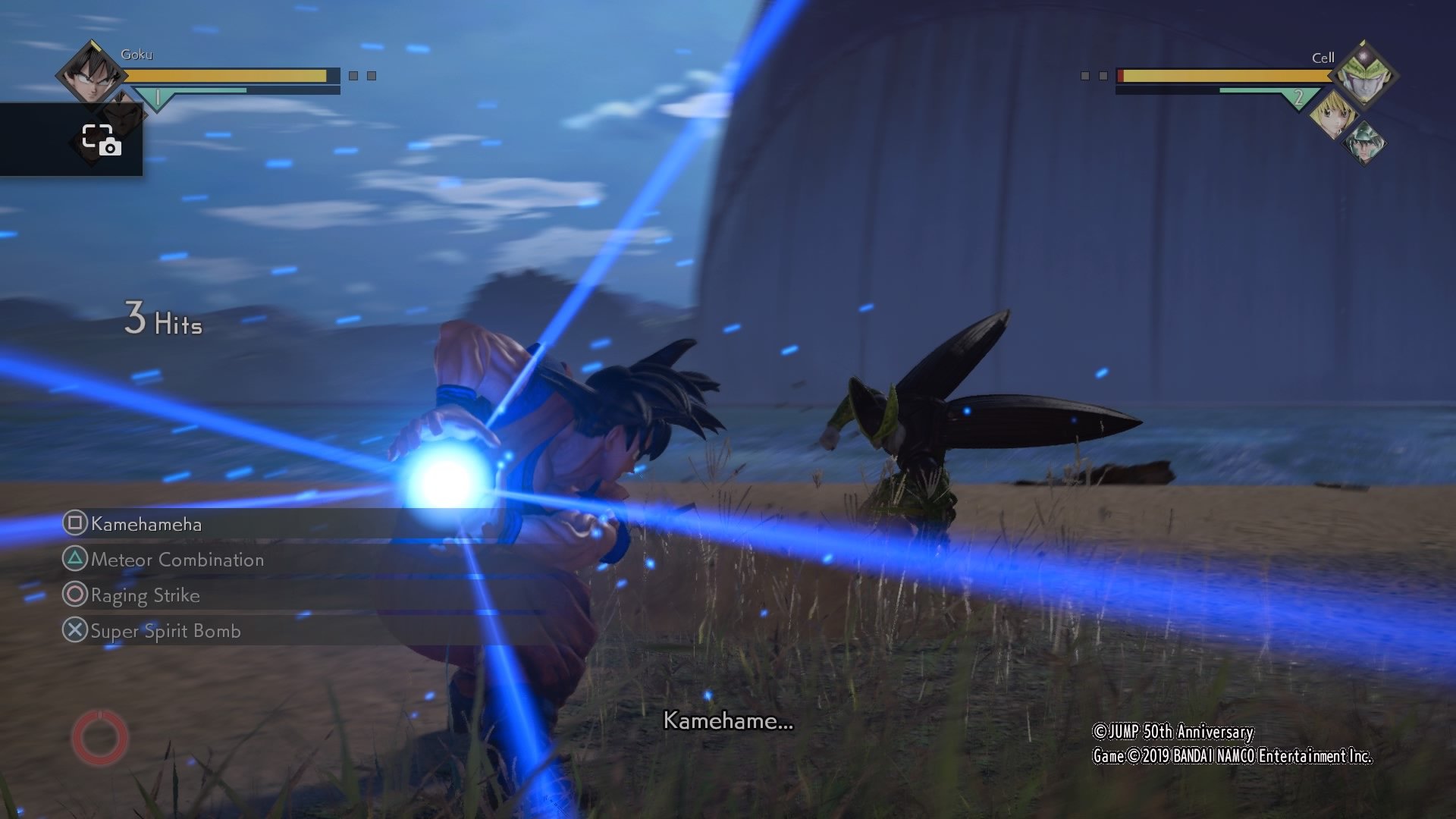Image resolution: width=1456 pixels, height=819 pixels.
Task: Toggle the second awakening square near Cell's bar
Action: pos(1105,74)
